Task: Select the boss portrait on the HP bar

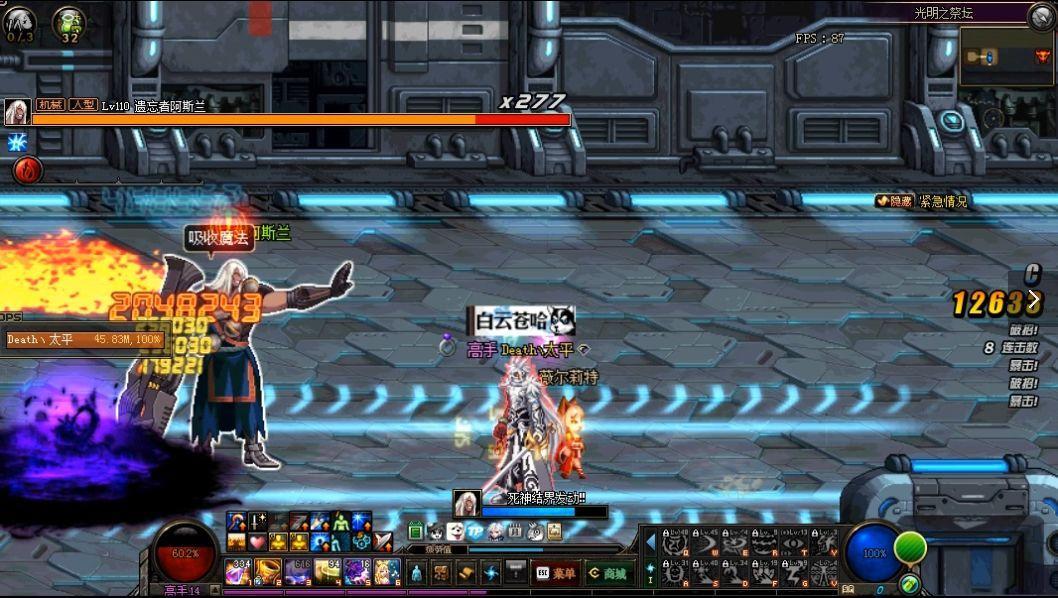Action: [16, 112]
